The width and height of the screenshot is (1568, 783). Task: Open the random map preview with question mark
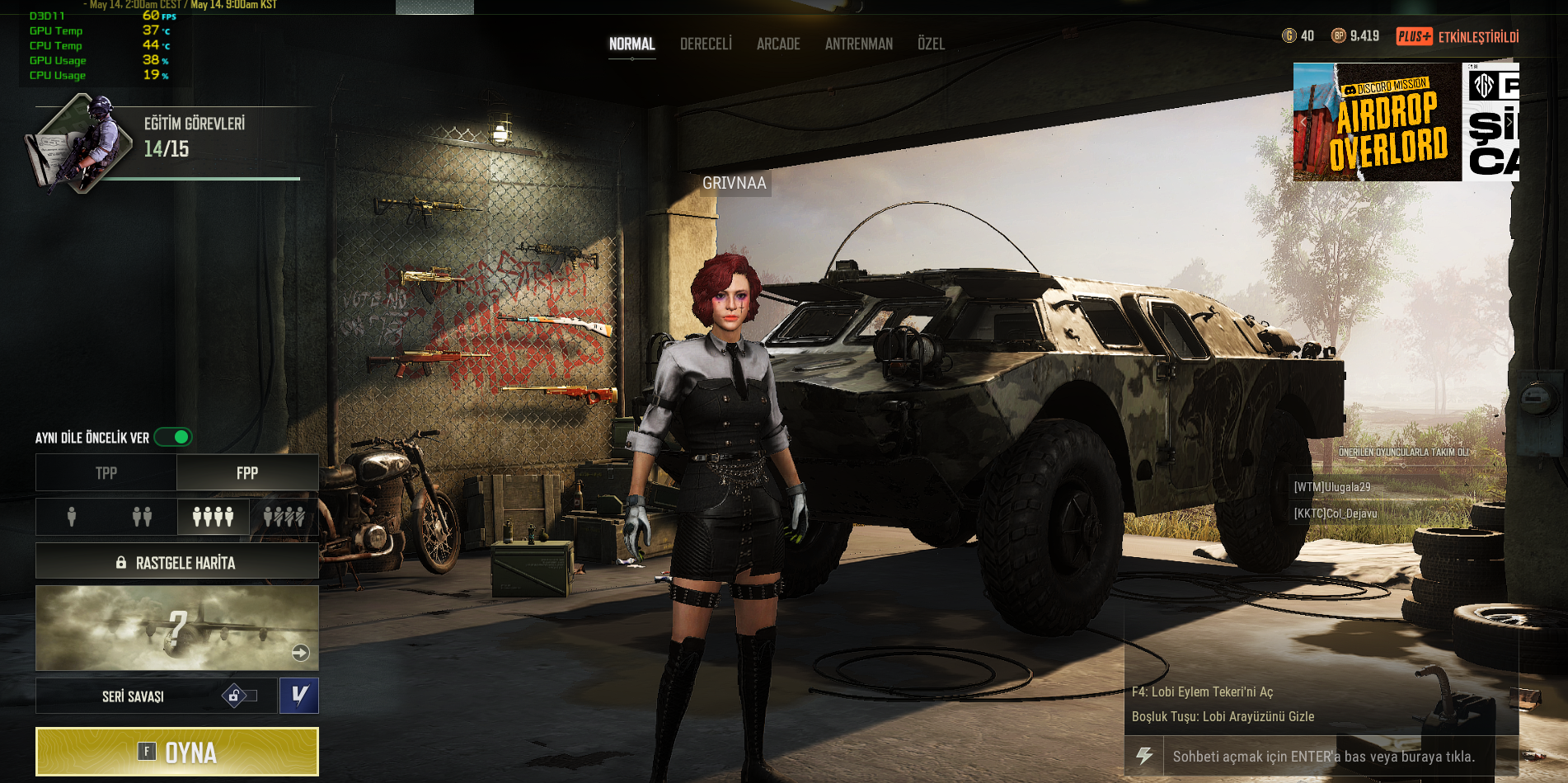[x=176, y=628]
